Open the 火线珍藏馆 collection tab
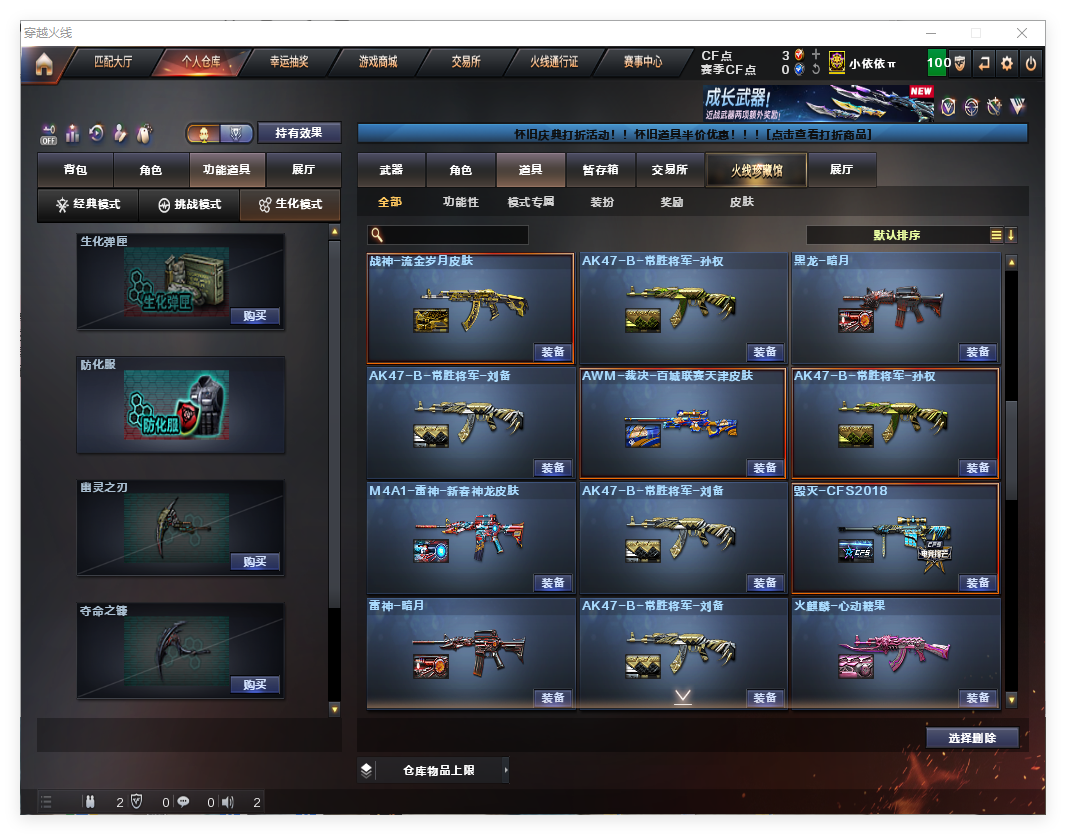The image size is (1066, 835). click(x=756, y=171)
